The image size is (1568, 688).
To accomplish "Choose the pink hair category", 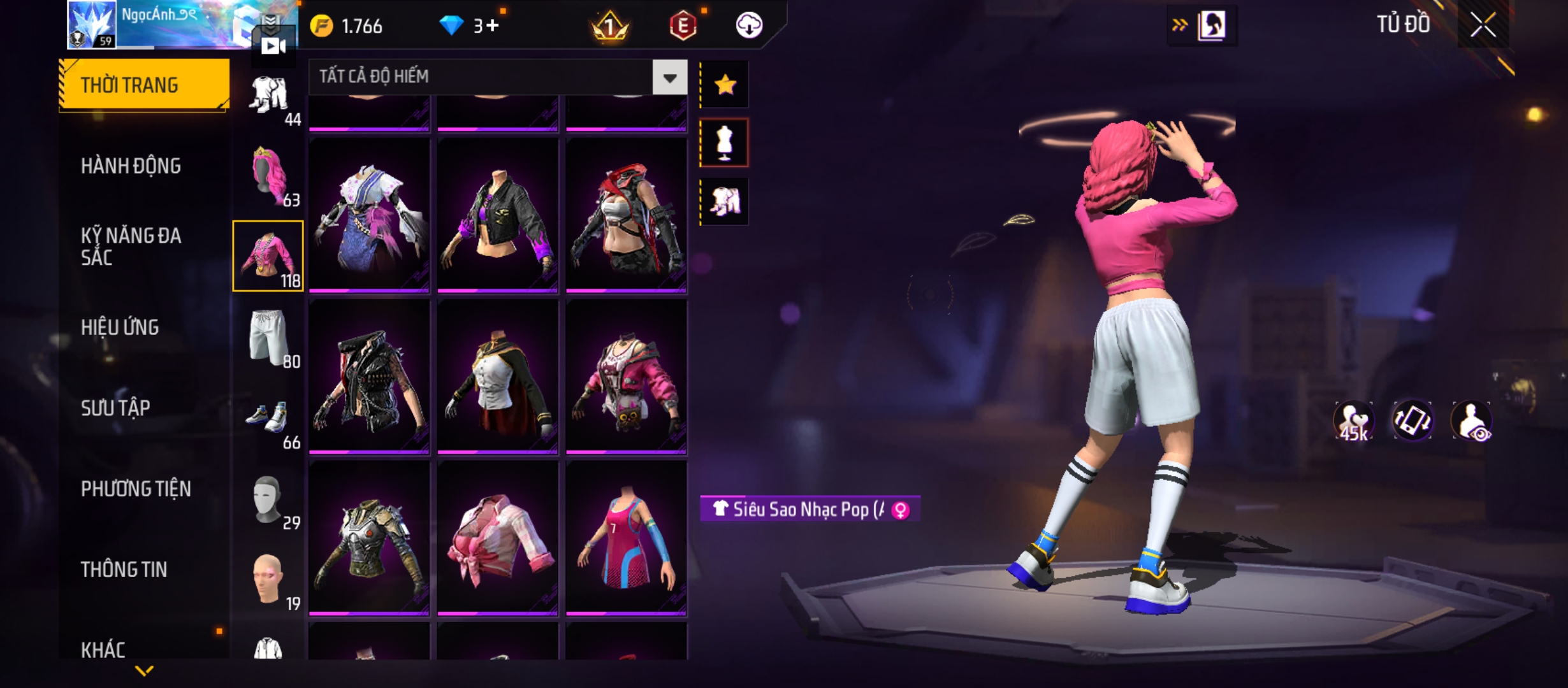I will click(268, 175).
